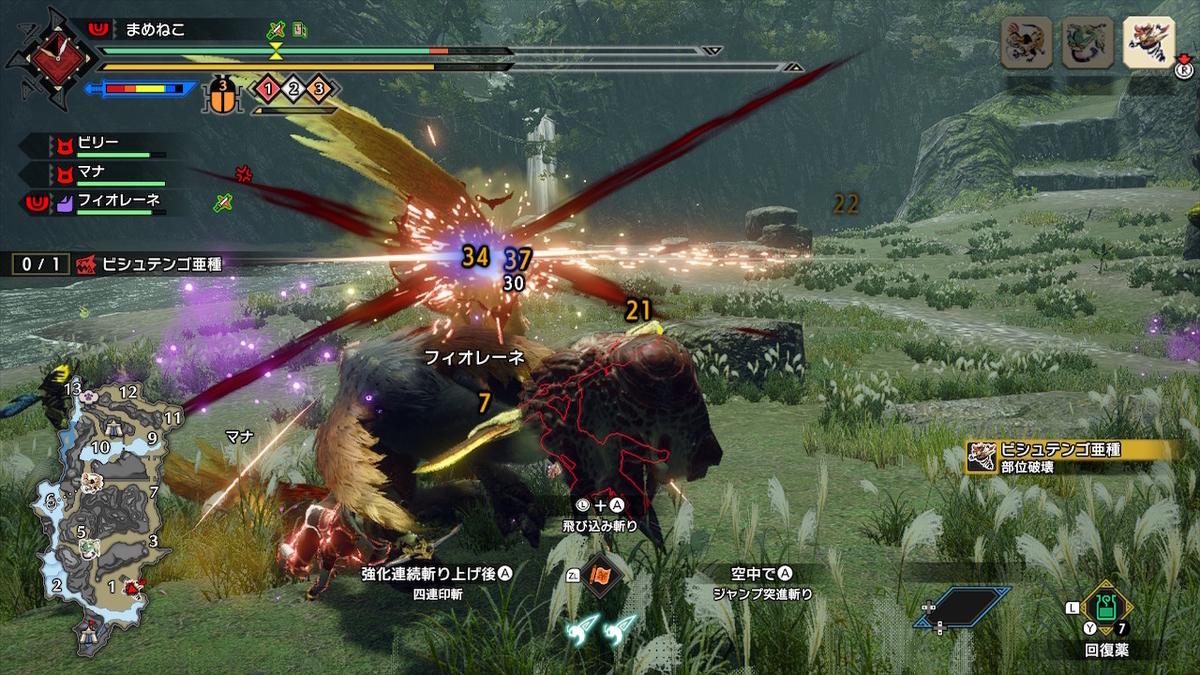Select the green monster target icon
Image resolution: width=1200 pixels, height=675 pixels.
[x=1087, y=43]
